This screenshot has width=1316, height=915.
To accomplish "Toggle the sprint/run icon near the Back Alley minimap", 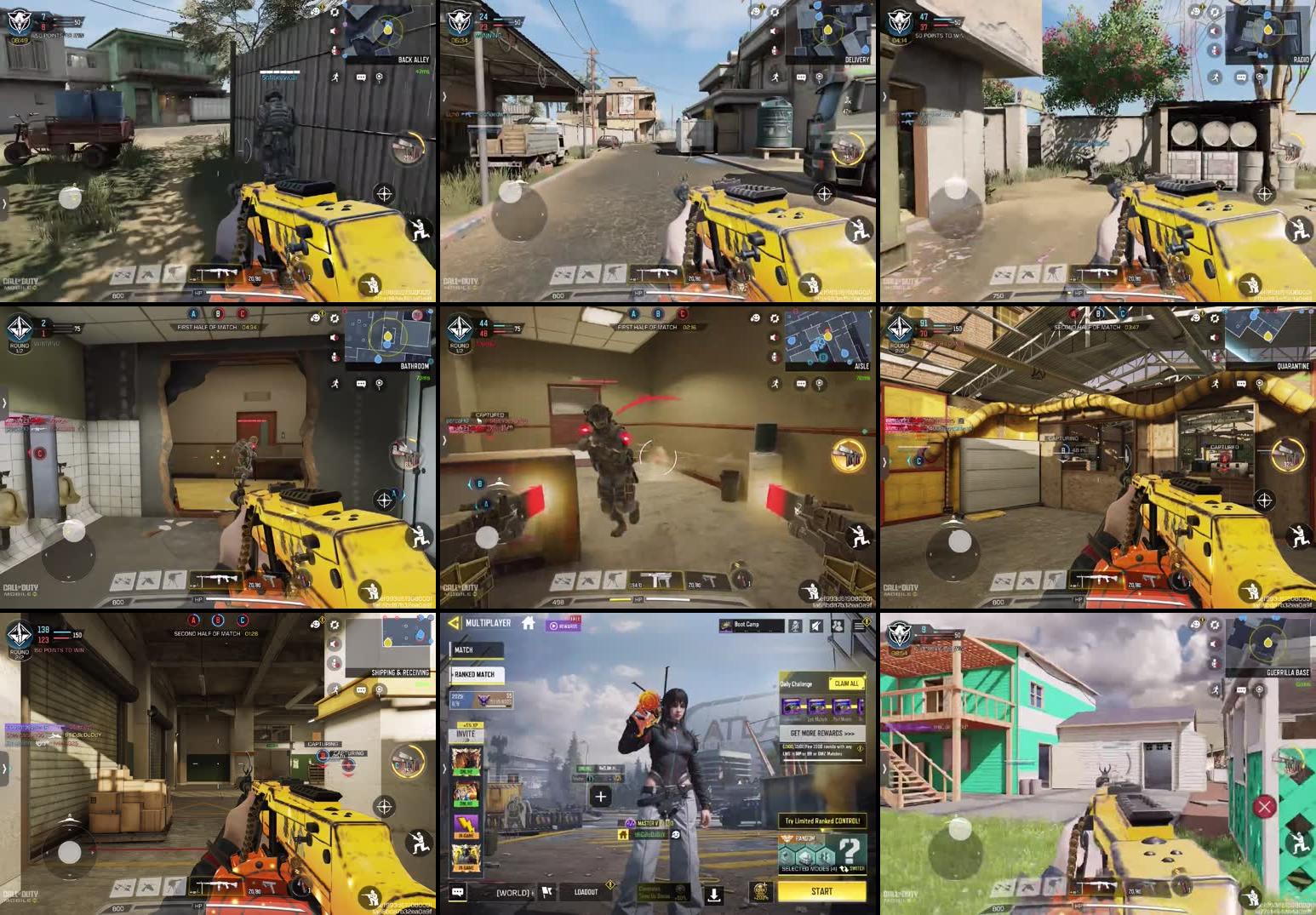I will point(335,77).
